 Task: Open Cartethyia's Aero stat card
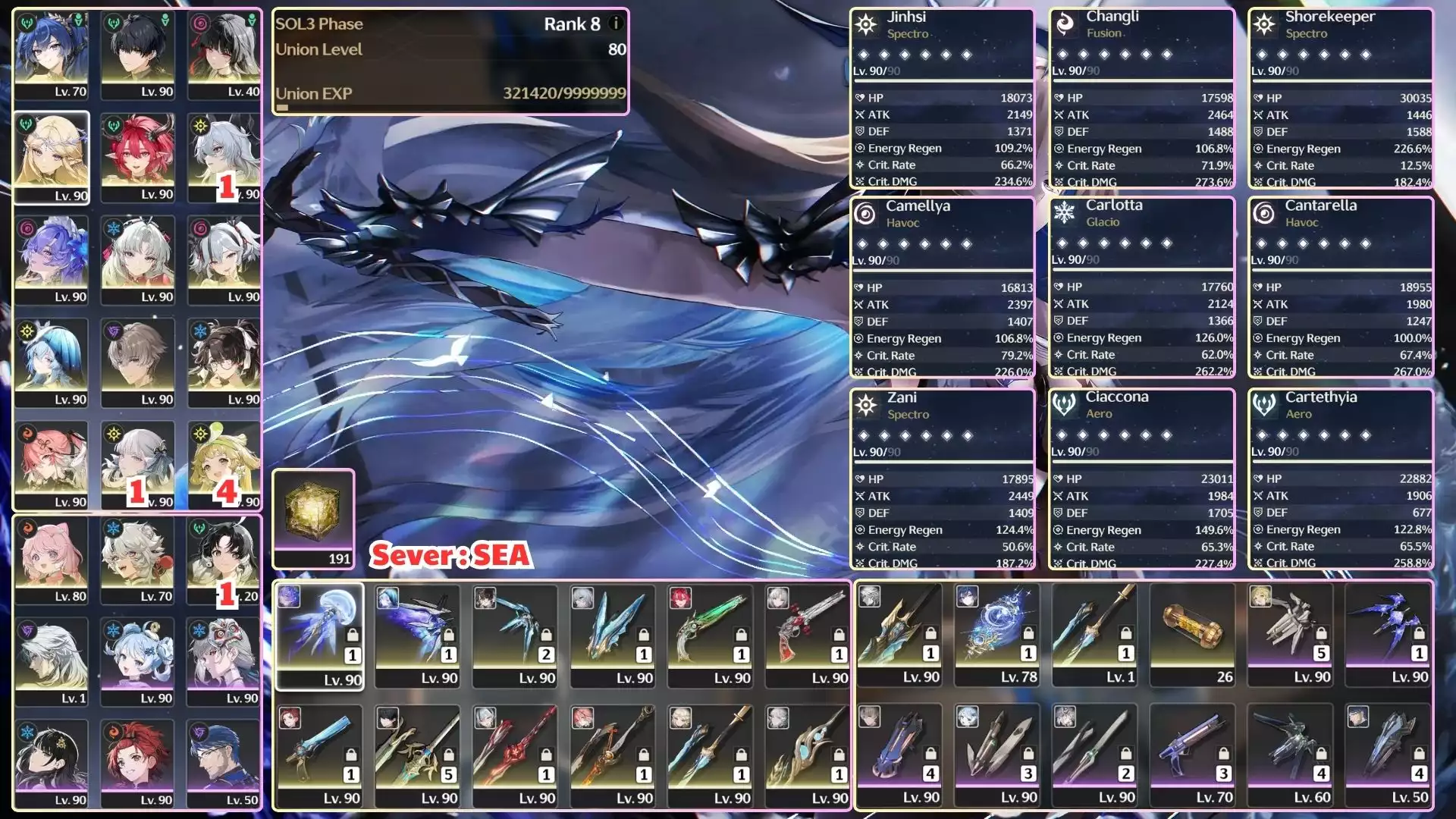tap(1340, 479)
